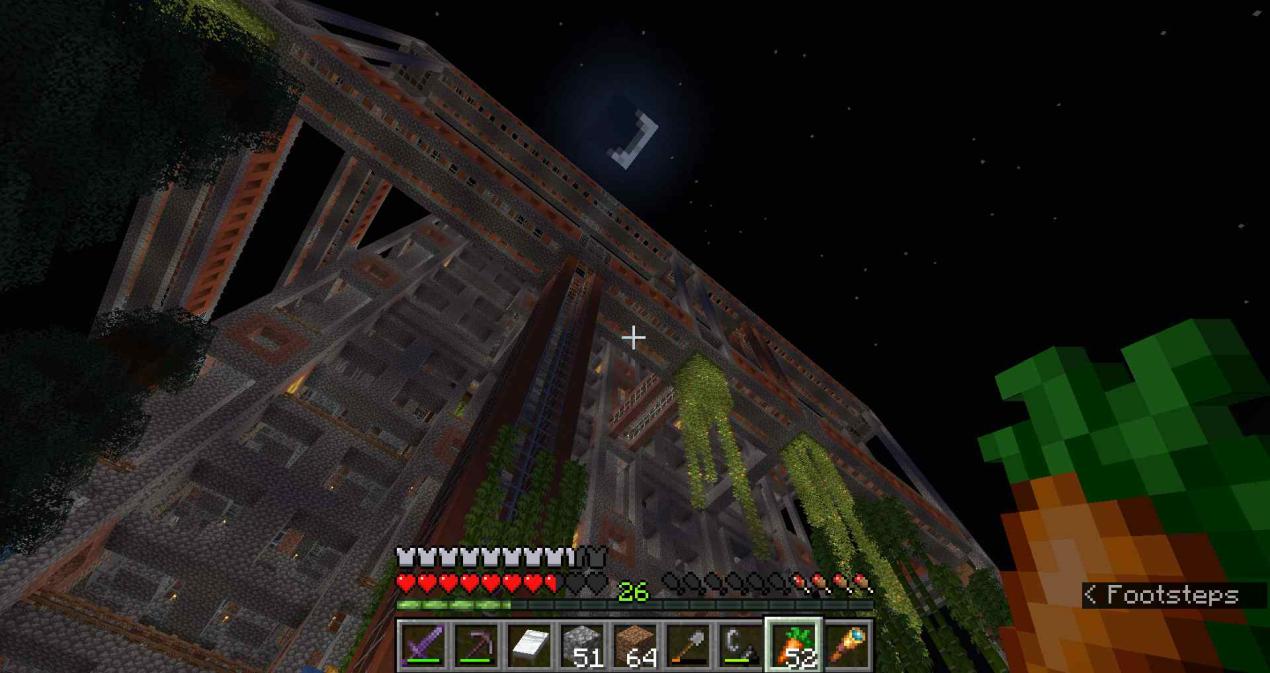
Task: Select the enchanted purple sword slot
Action: coord(423,645)
